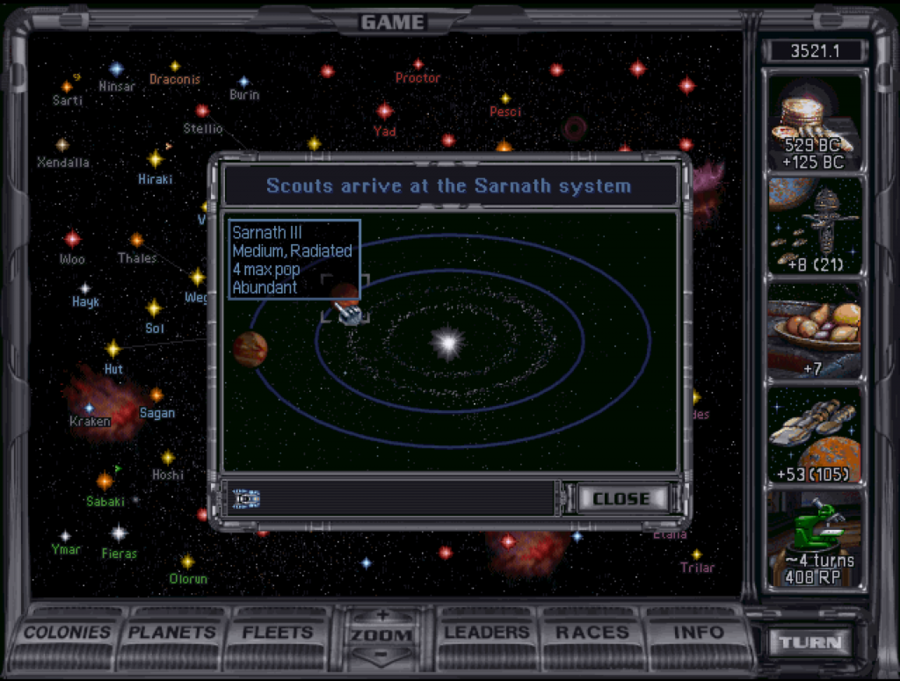End the current turn

(810, 643)
